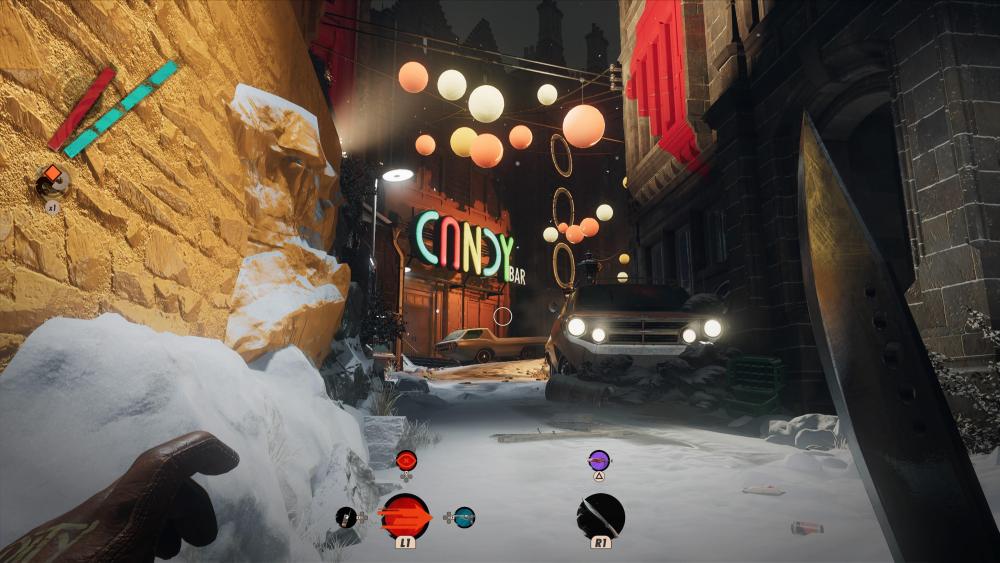Click the Reprise icon with orange diamond
Viewport: 1000px width, 563px height.
click(52, 179)
